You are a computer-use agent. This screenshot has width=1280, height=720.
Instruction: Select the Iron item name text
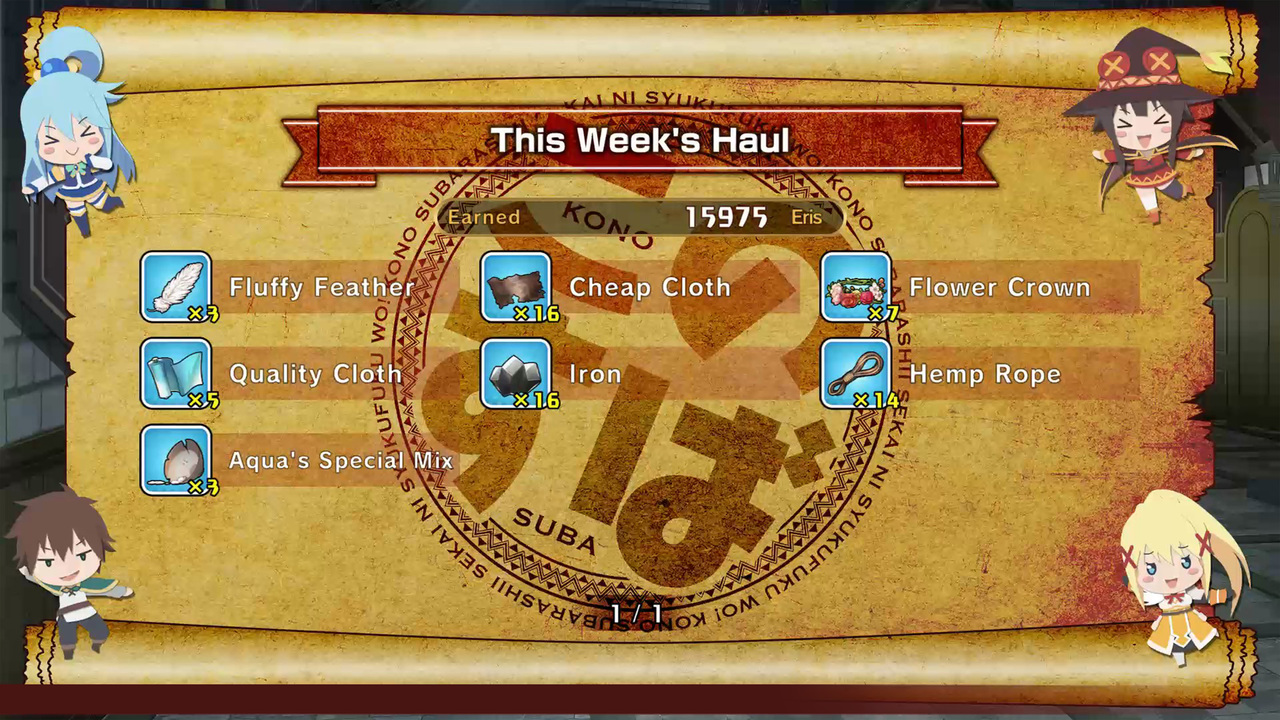pyautogui.click(x=595, y=374)
